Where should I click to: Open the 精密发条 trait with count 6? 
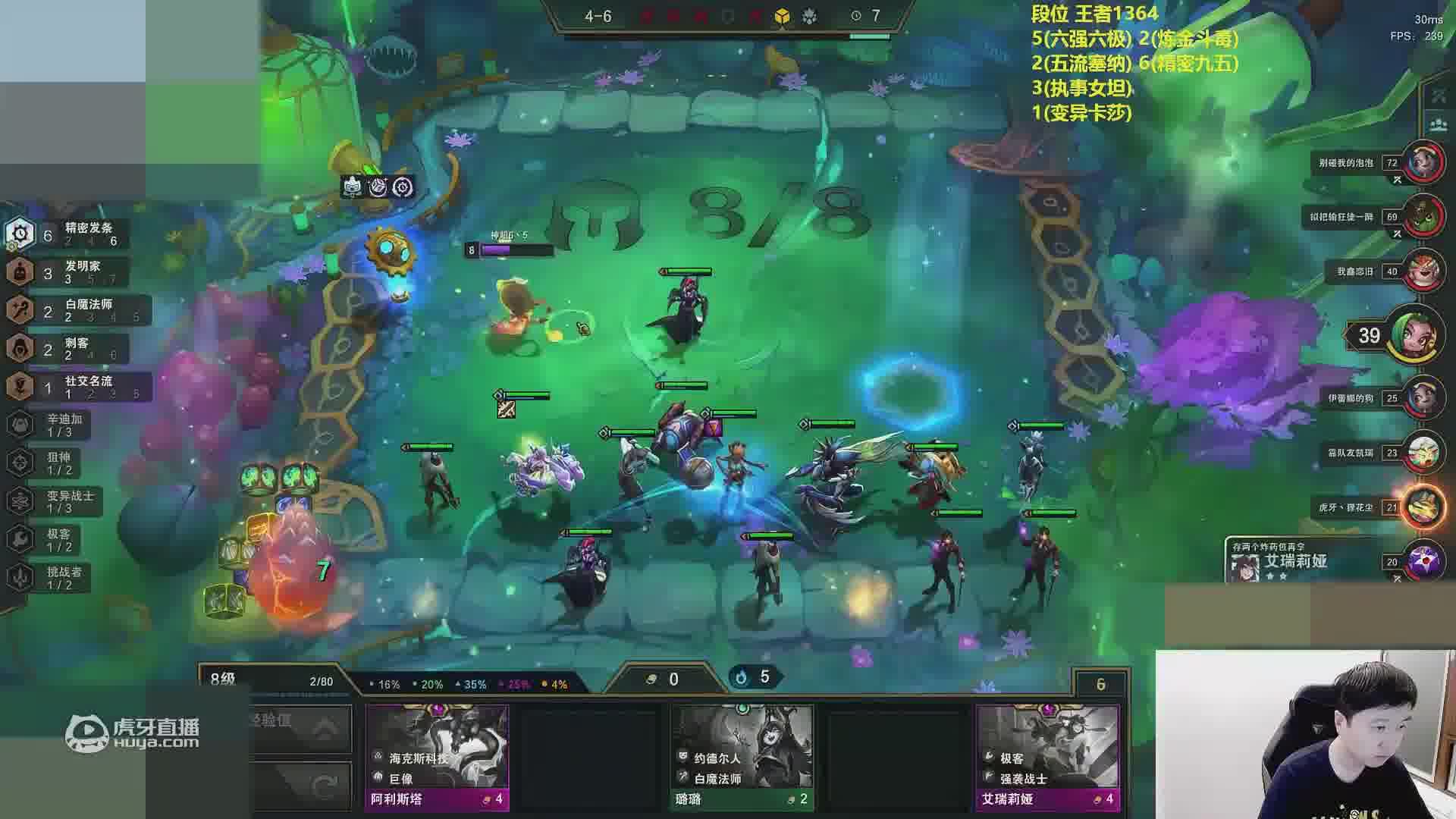(68, 234)
